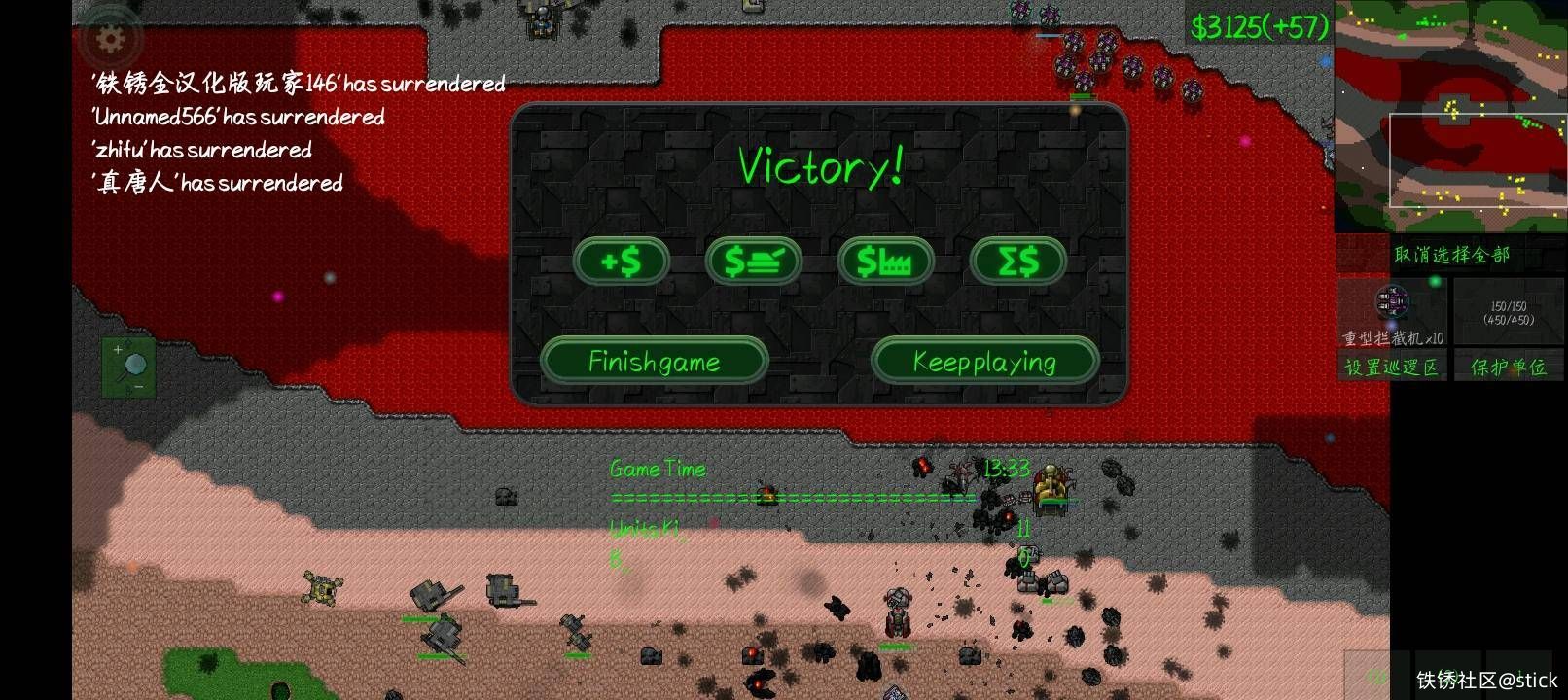Open the +$ income stats button
1568x700 pixels.
click(622, 262)
